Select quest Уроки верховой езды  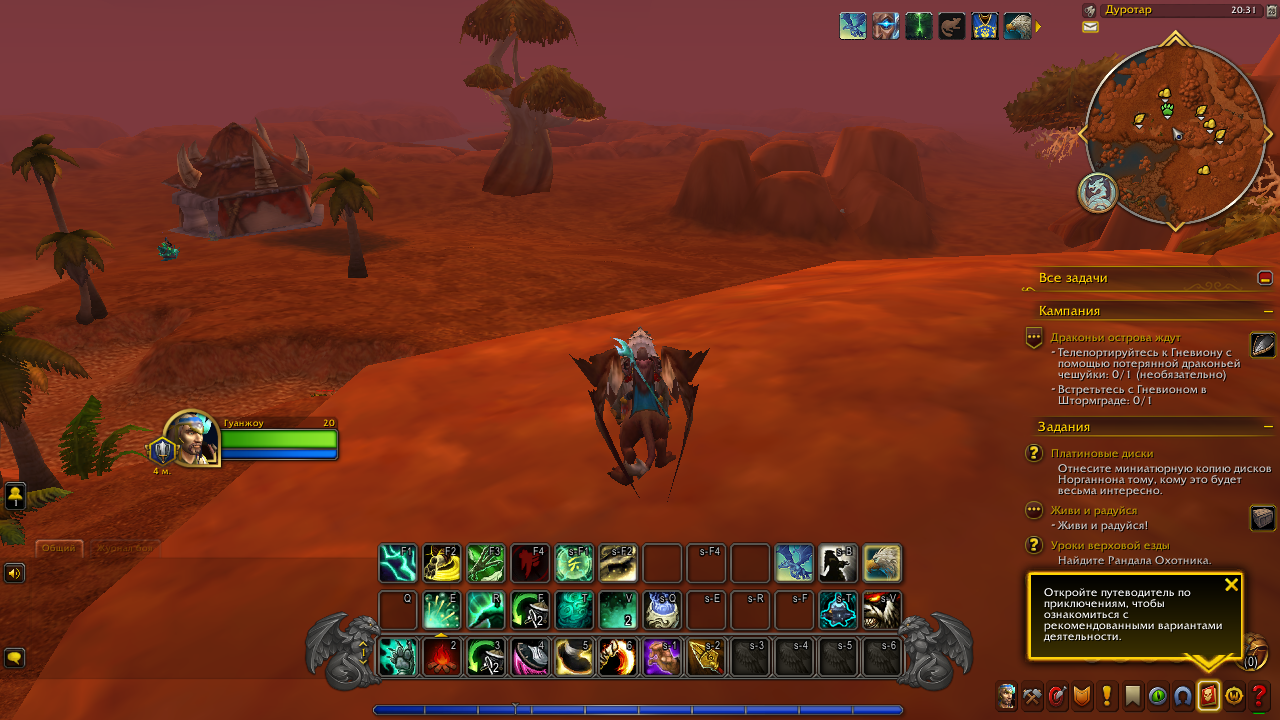click(x=1110, y=545)
